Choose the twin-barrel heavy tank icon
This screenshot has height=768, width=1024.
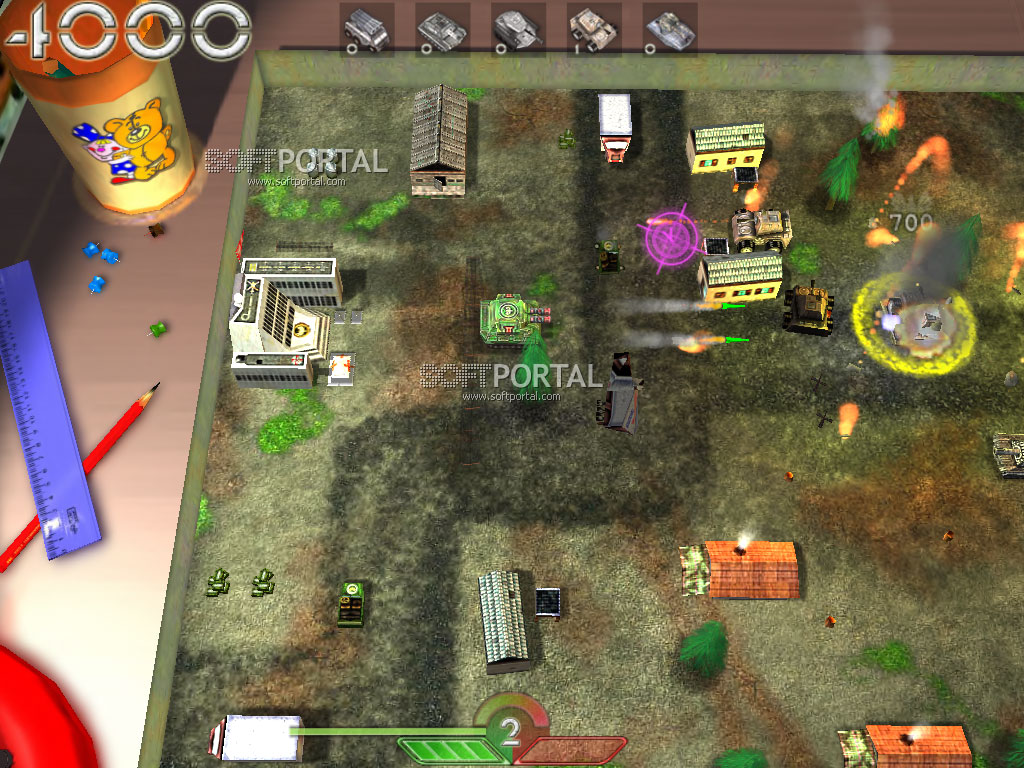tap(518, 29)
